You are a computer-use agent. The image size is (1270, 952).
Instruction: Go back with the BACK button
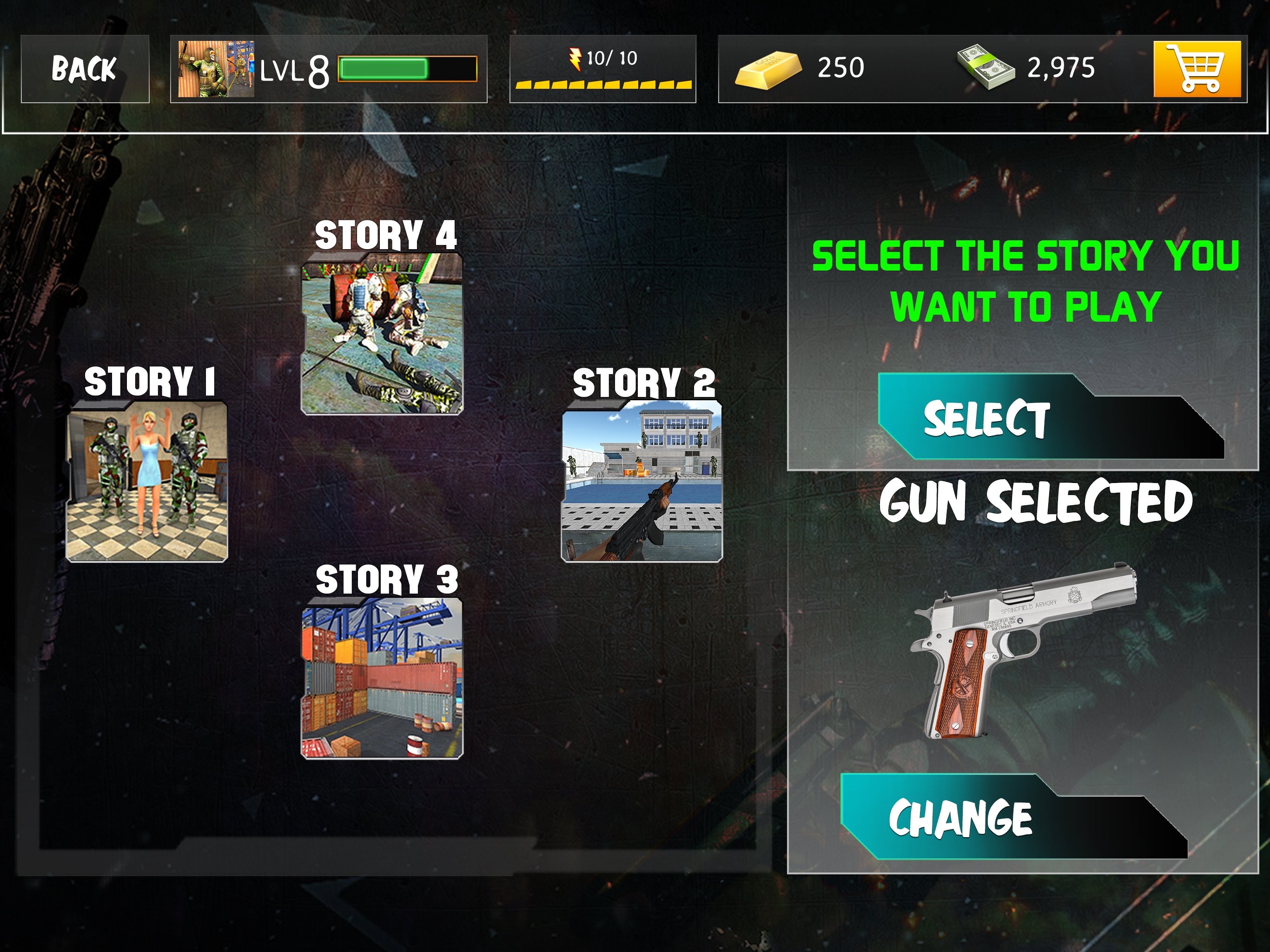(x=85, y=69)
